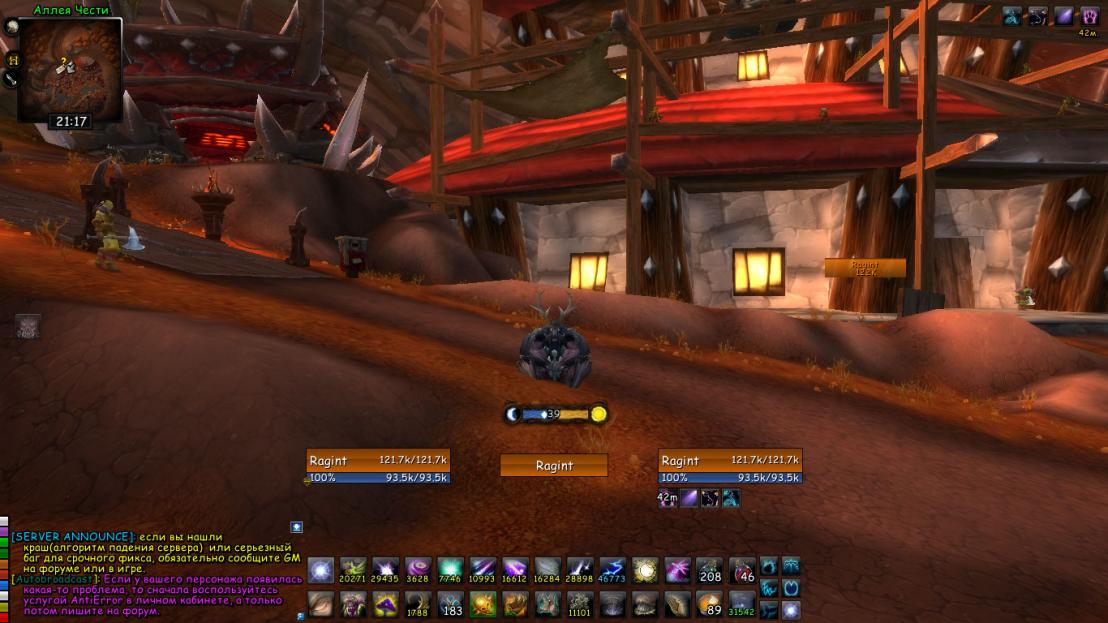Select the Ragint player unit frame
The width and height of the screenshot is (1108, 623).
point(378,467)
